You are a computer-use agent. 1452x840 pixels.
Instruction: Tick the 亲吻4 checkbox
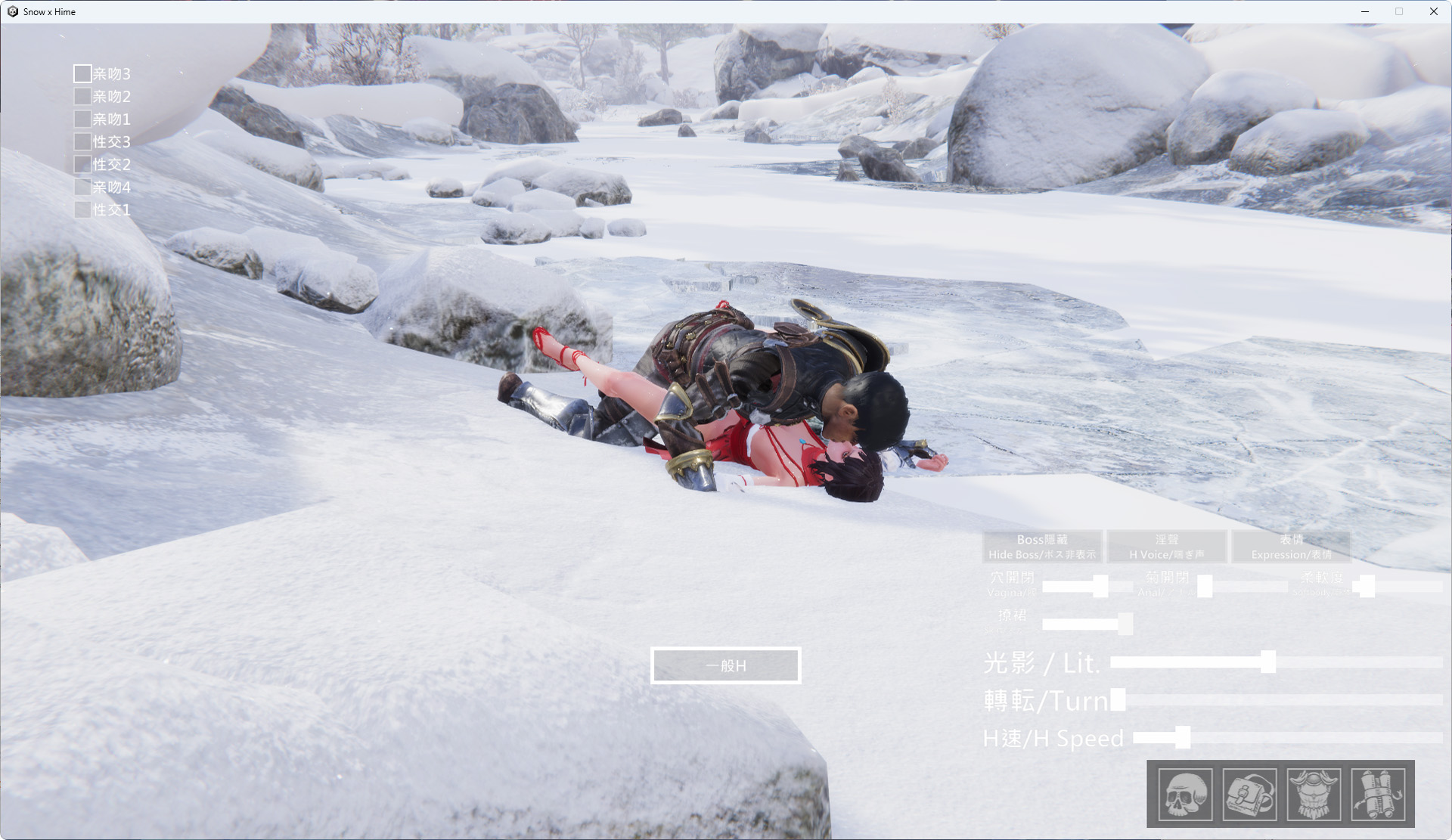click(82, 187)
